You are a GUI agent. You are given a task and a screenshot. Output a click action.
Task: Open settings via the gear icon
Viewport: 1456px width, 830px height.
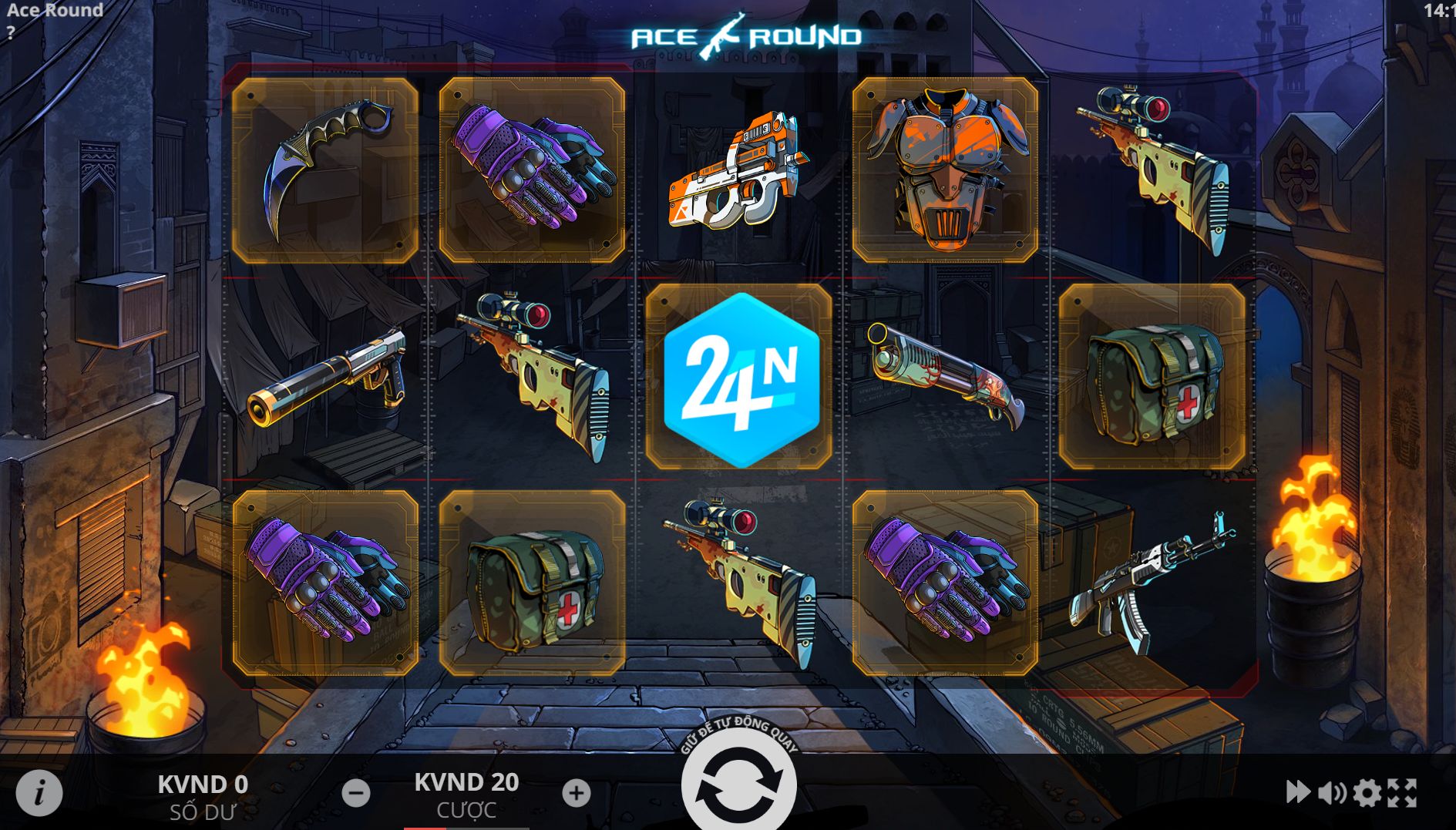coord(1367,792)
